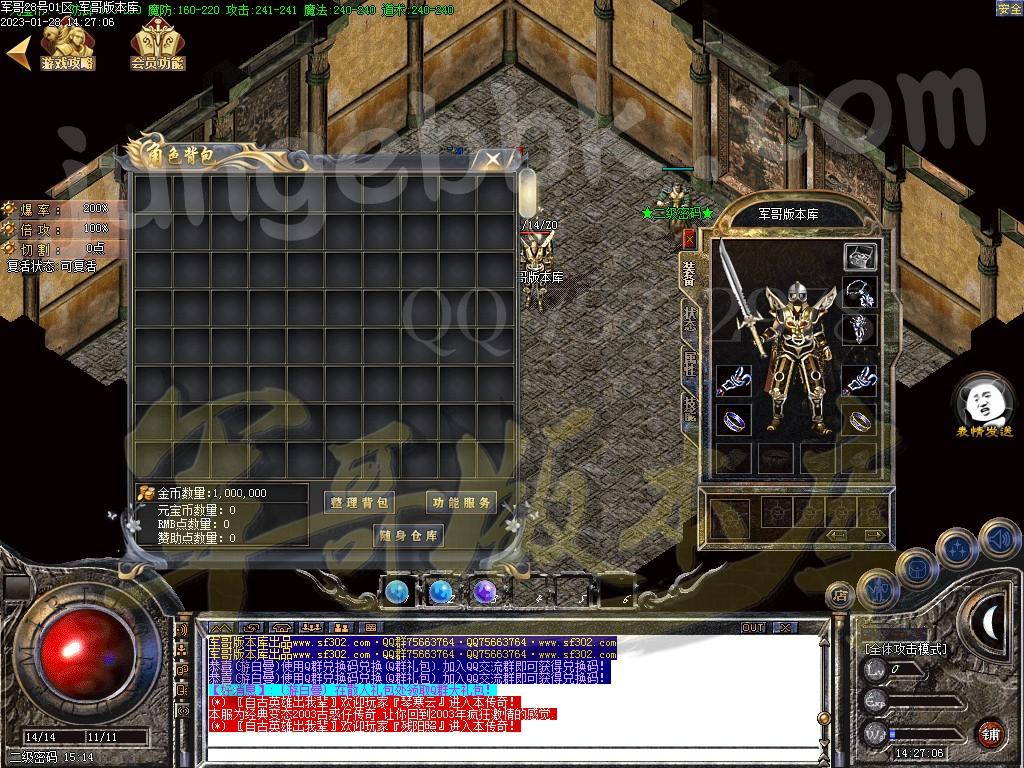
Task: Open the 会员功能 member features
Action: pyautogui.click(x=157, y=46)
